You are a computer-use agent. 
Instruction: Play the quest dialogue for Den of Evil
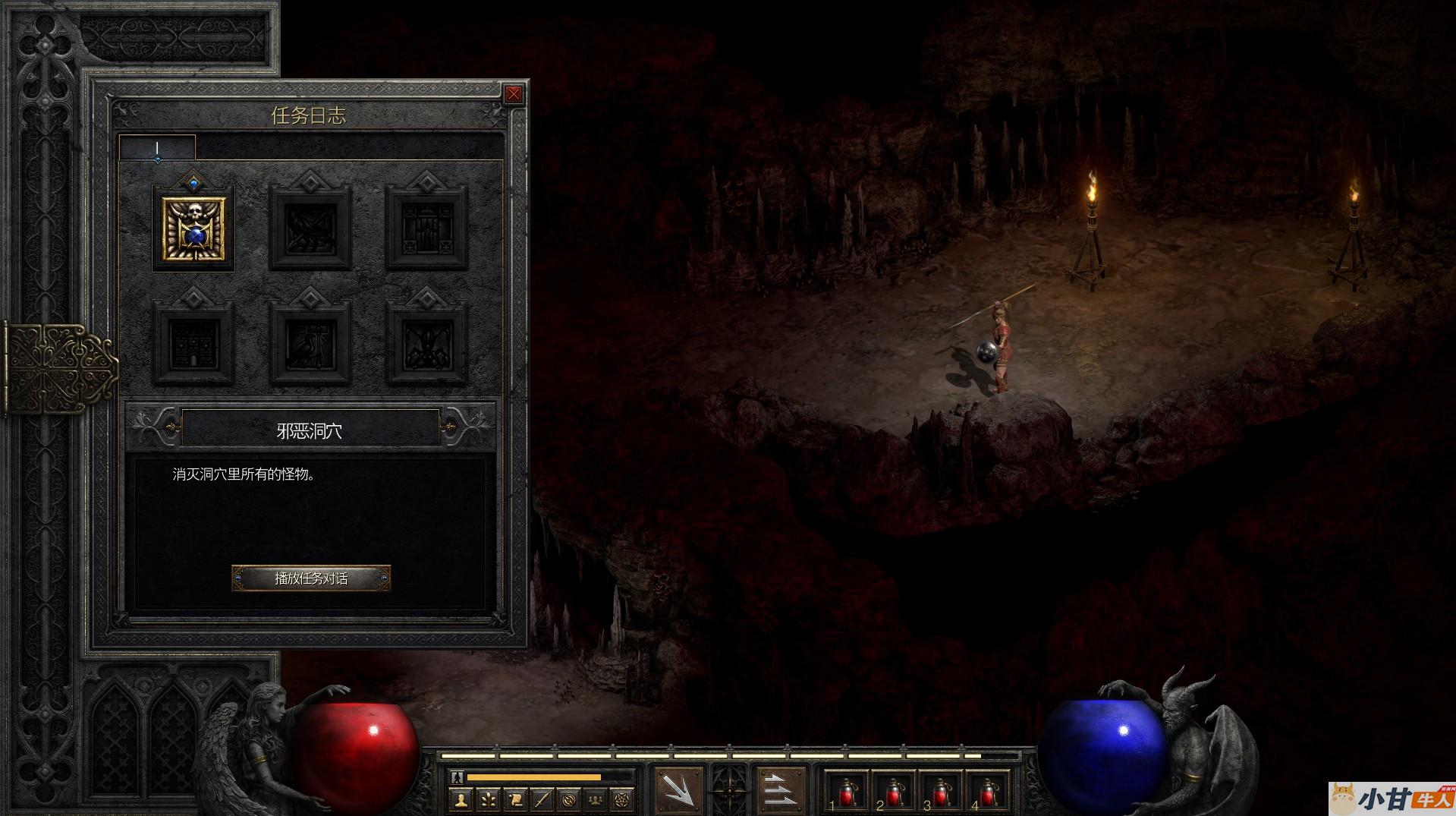tap(311, 578)
